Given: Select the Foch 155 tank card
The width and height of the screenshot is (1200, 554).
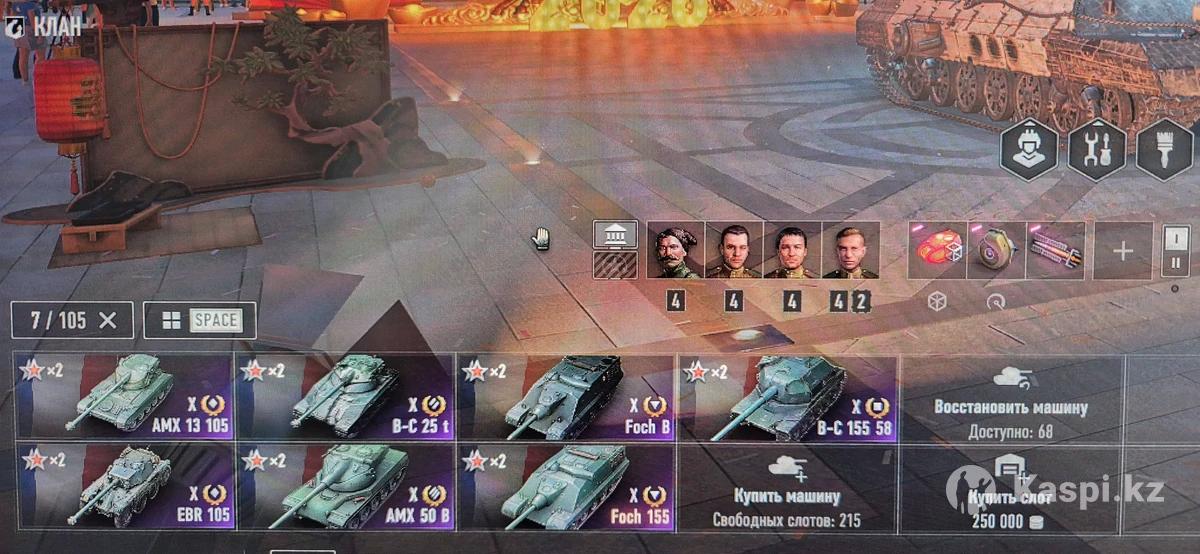Looking at the screenshot, I should click(566, 486).
